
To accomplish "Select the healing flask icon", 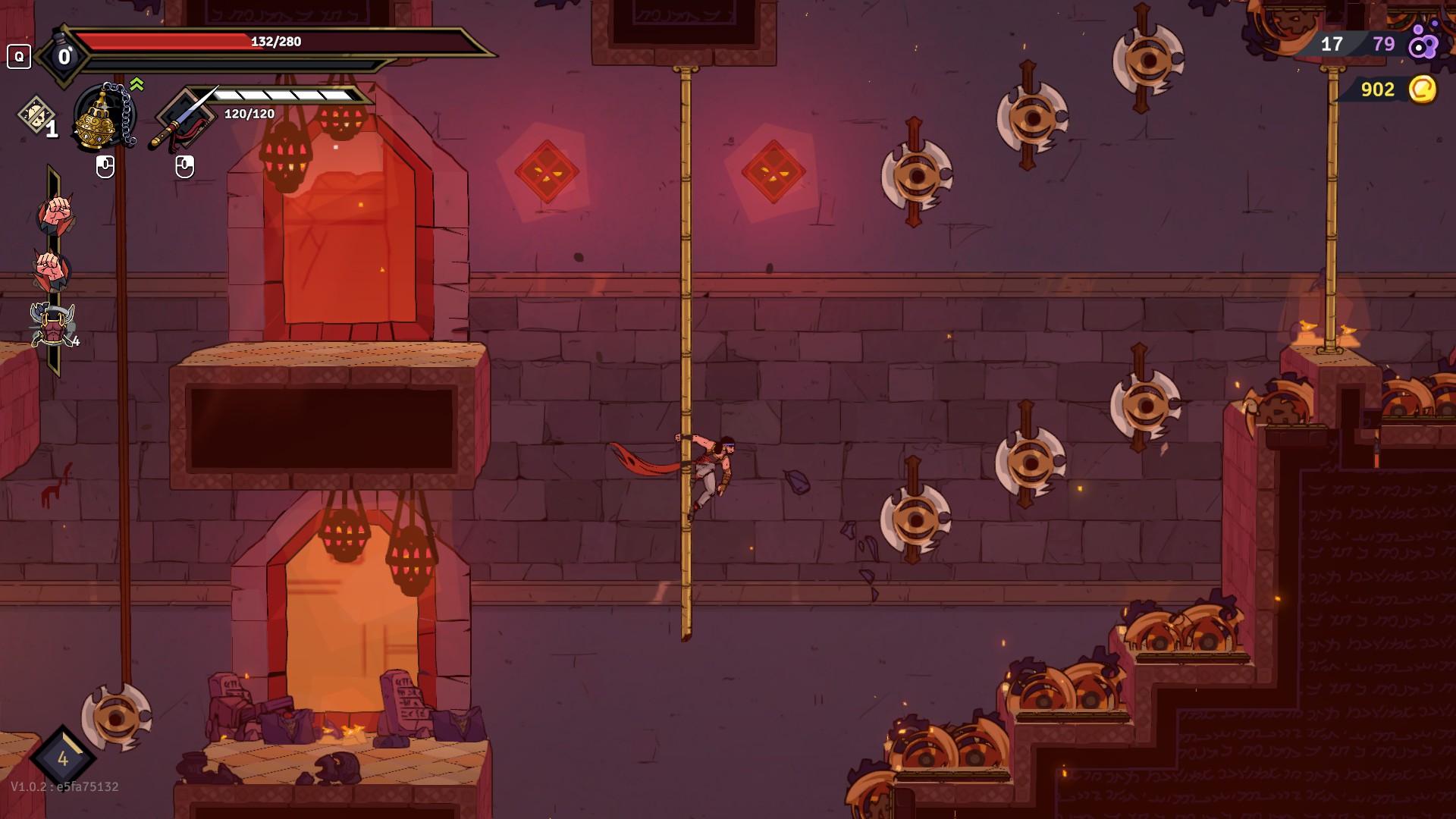I will [x=64, y=55].
